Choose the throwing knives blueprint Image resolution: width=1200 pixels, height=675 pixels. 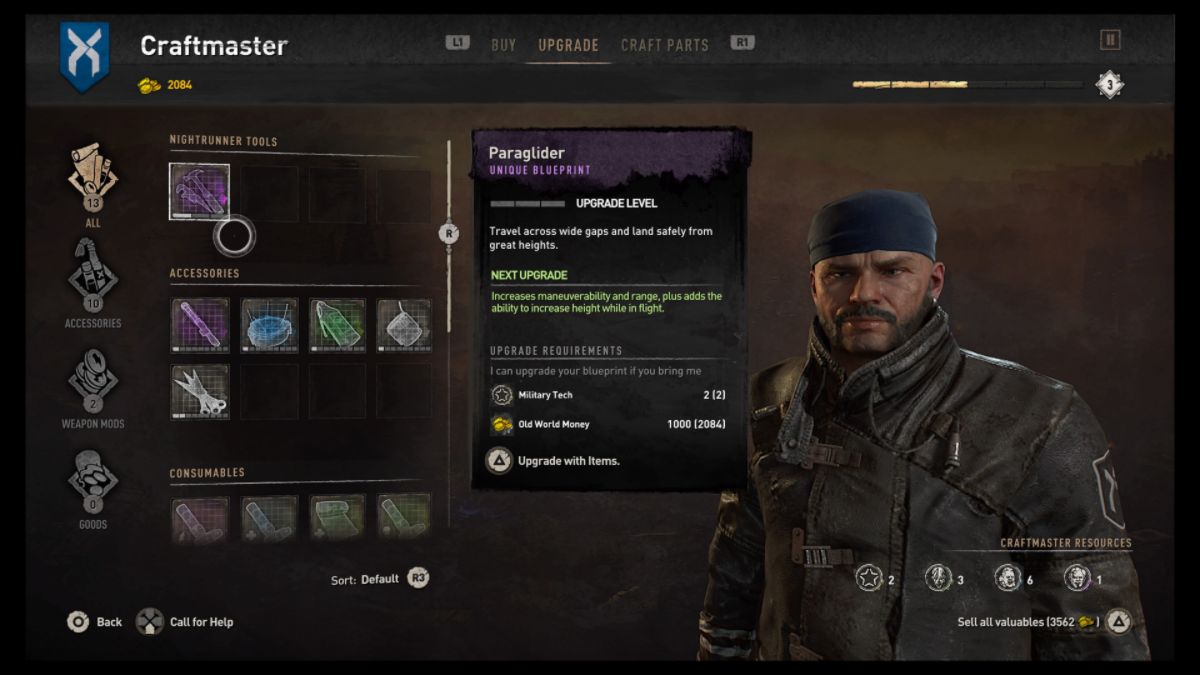(x=200, y=391)
